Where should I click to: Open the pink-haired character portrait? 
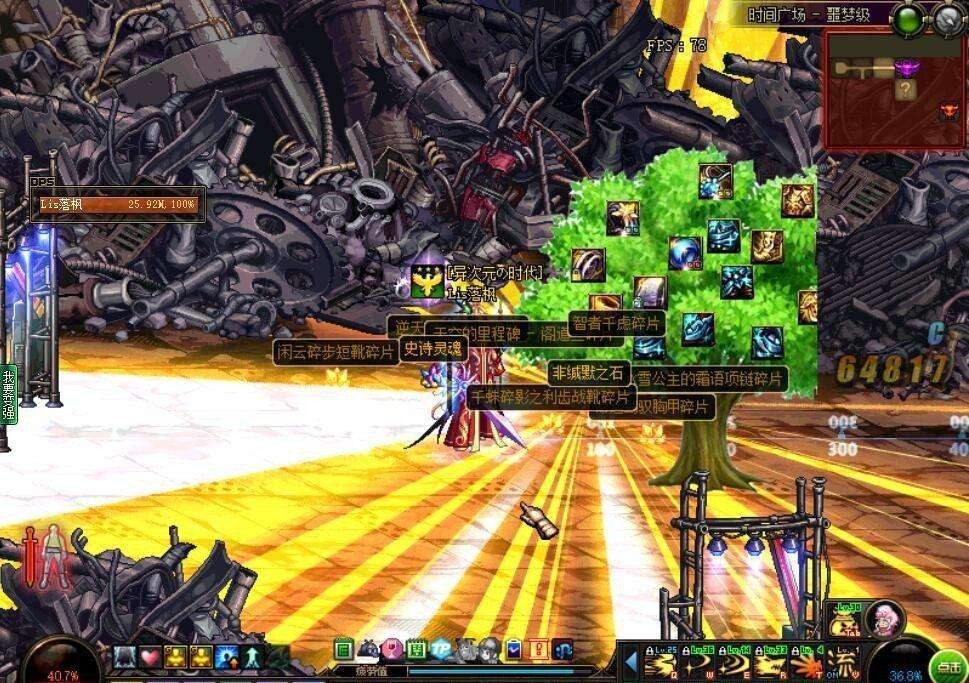[x=884, y=617]
